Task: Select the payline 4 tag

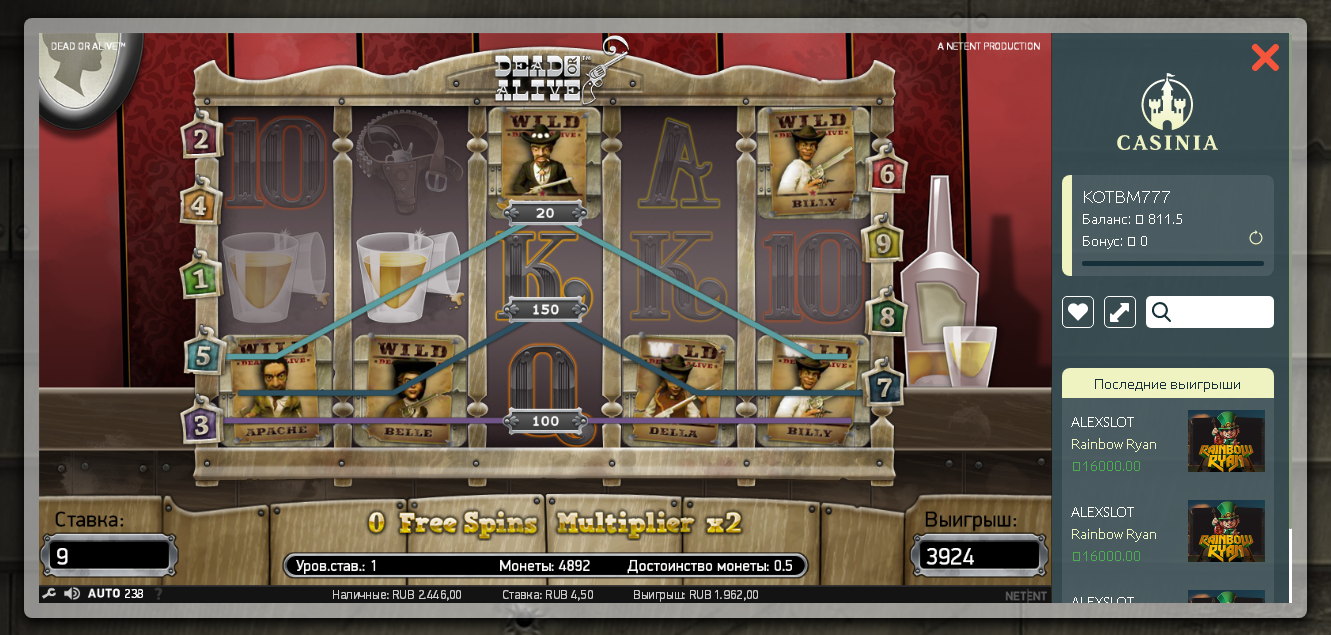Action: (x=200, y=206)
